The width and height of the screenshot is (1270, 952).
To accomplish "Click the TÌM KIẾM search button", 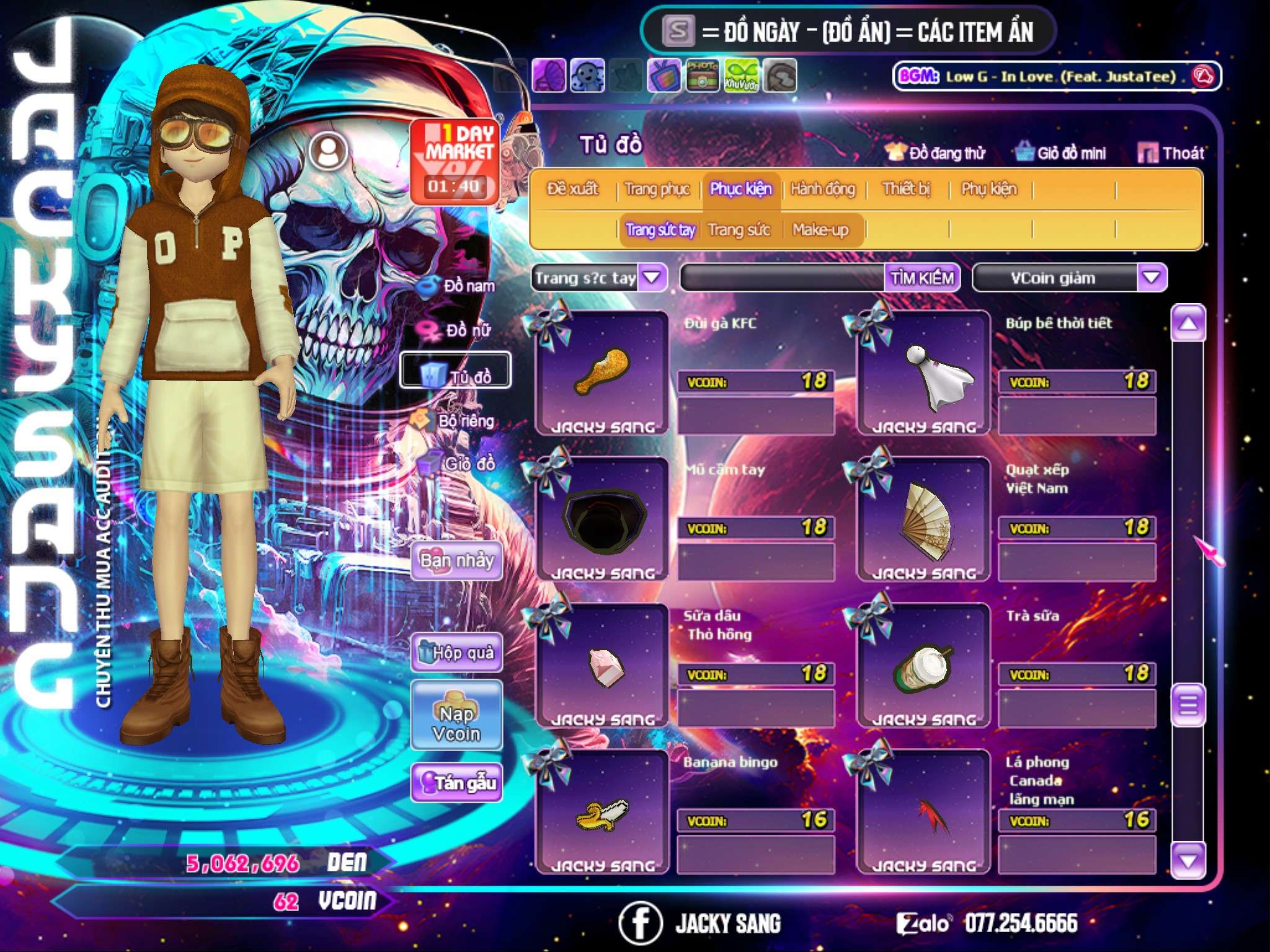I will click(x=921, y=278).
